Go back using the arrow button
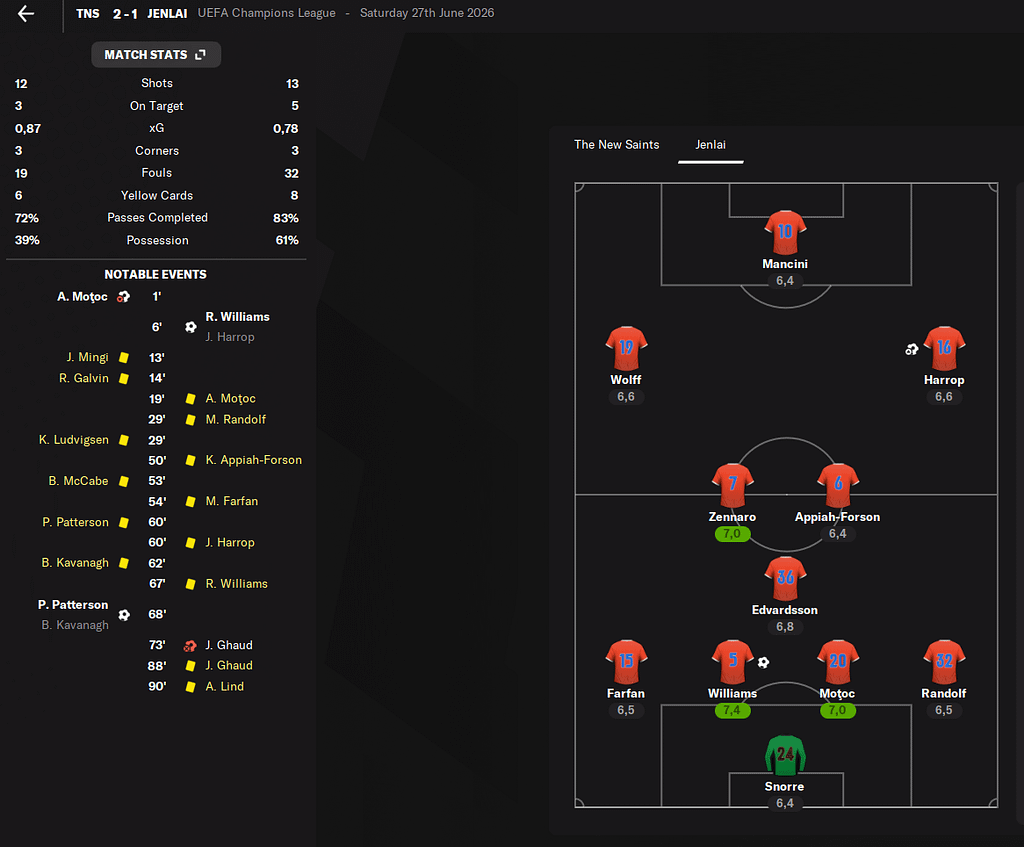 point(26,14)
